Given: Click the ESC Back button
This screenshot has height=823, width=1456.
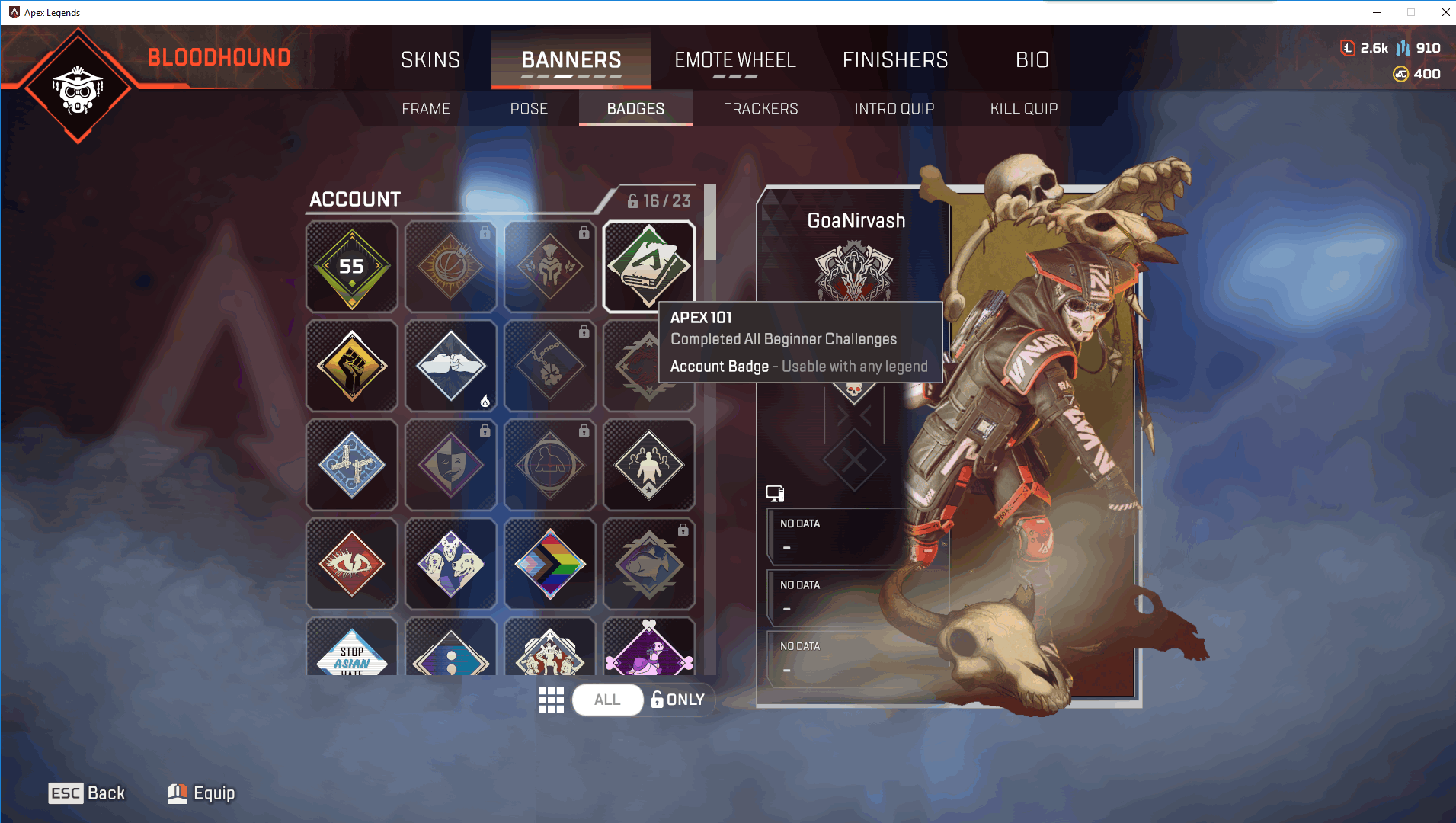Looking at the screenshot, I should 86,793.
